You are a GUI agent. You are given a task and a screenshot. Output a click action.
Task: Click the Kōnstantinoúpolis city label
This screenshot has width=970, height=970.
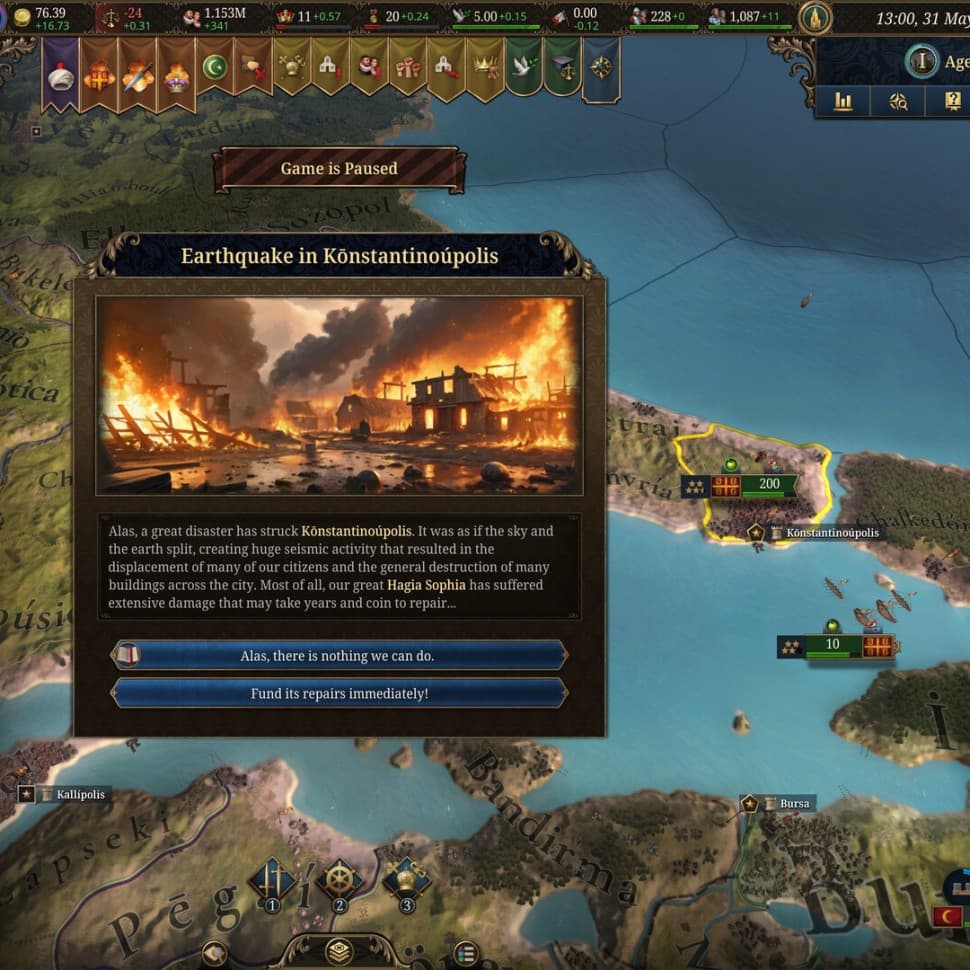coord(831,533)
